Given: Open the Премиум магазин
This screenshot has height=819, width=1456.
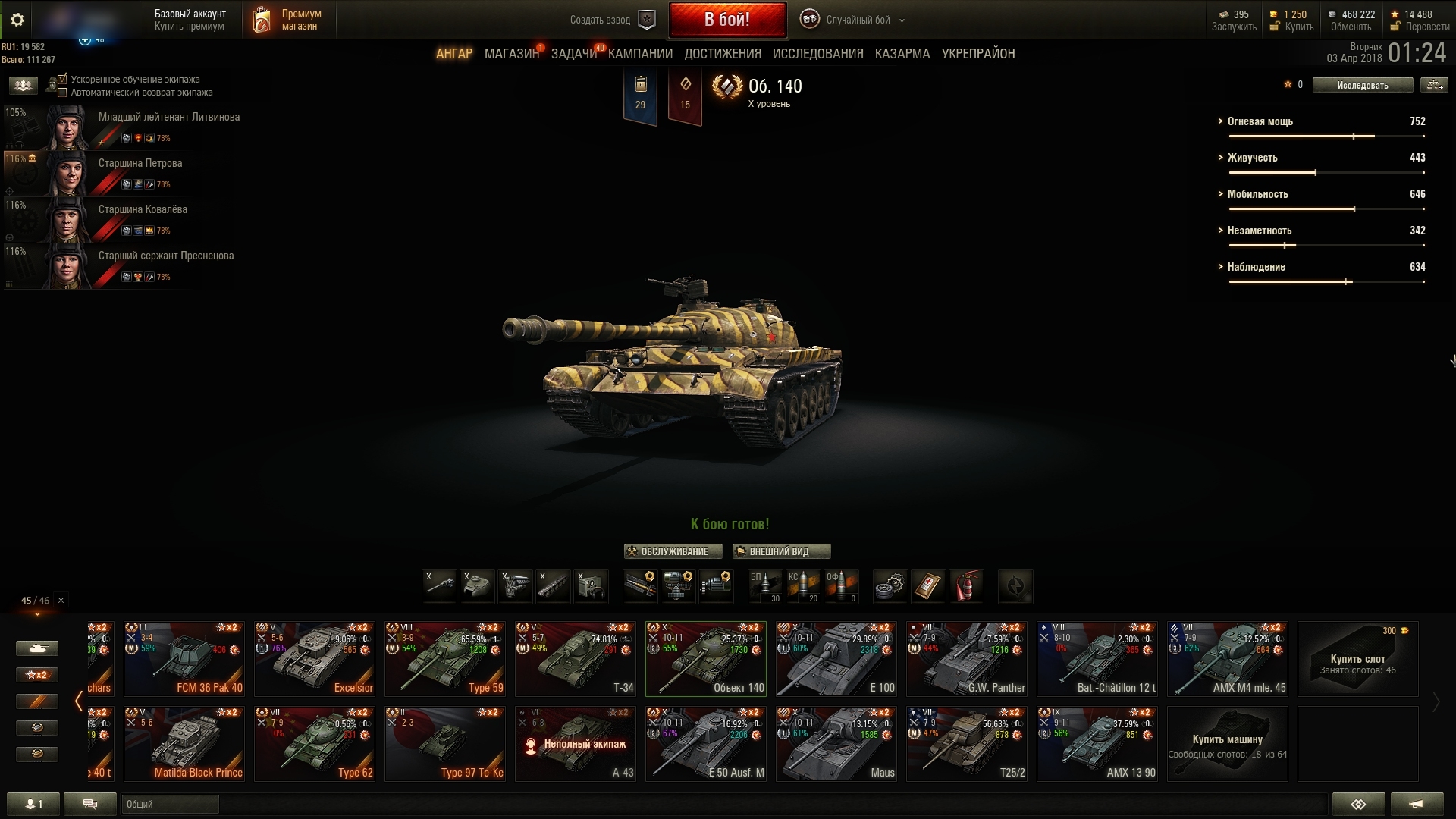Looking at the screenshot, I should pos(288,20).
